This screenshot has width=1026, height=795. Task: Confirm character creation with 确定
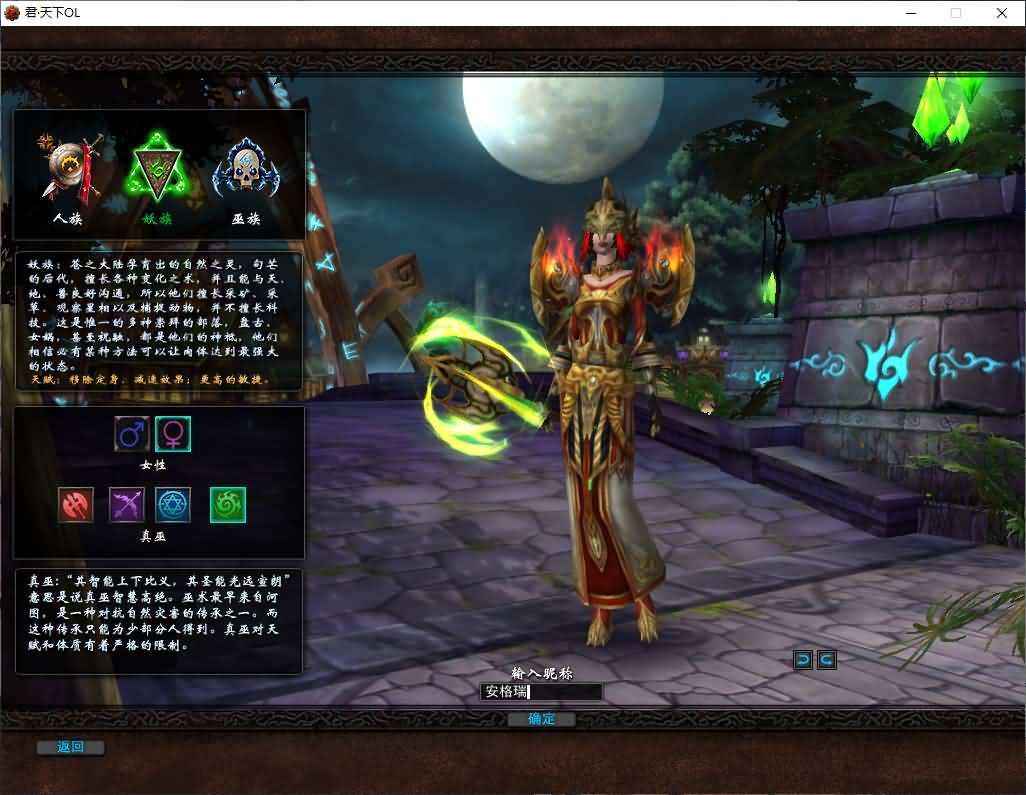pyautogui.click(x=541, y=719)
